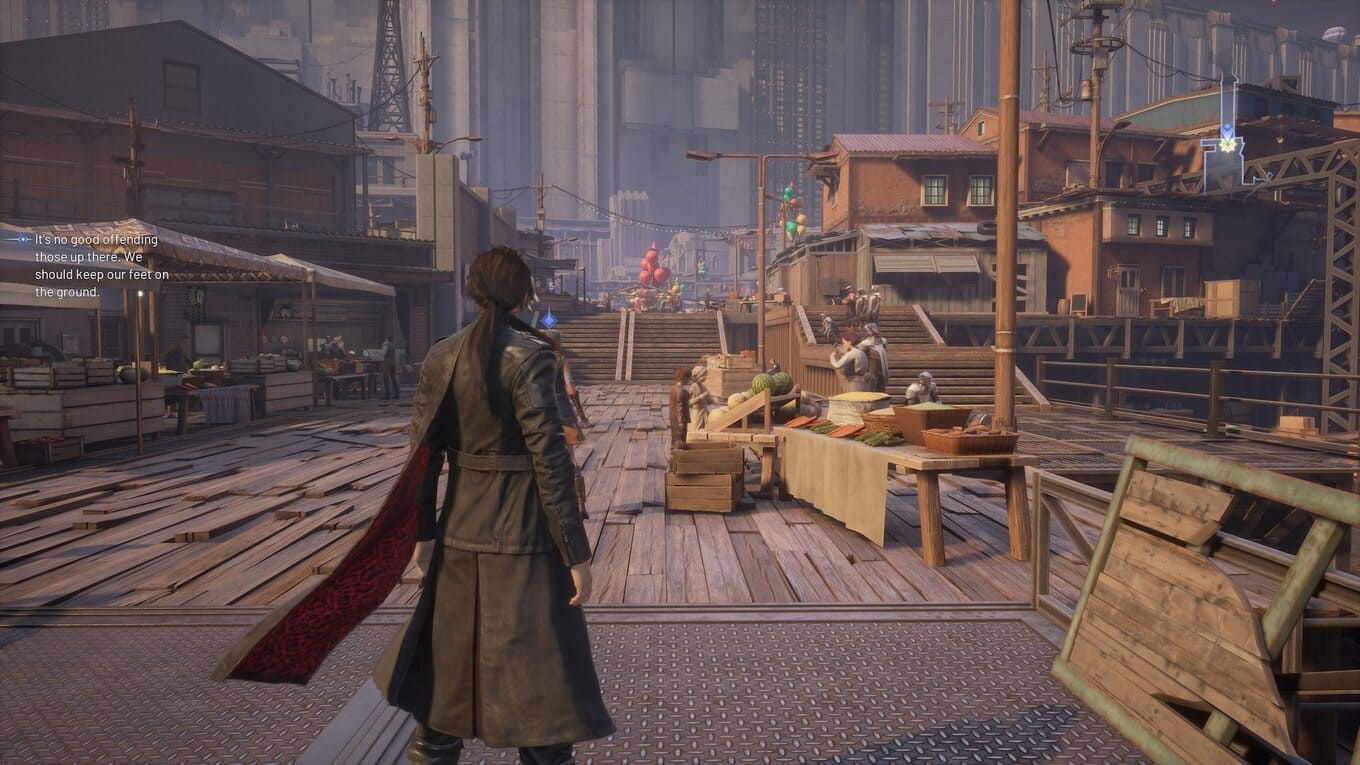
Task: Select the gold star objective marker
Action: (x=1222, y=146)
